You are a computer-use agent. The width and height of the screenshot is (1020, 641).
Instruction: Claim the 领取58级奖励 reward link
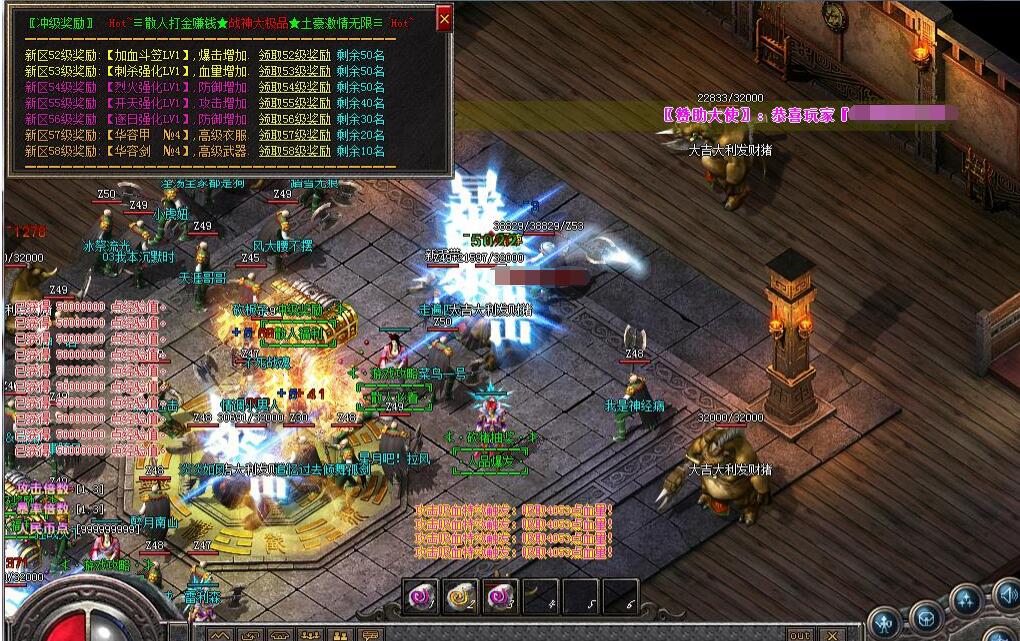(x=294, y=151)
